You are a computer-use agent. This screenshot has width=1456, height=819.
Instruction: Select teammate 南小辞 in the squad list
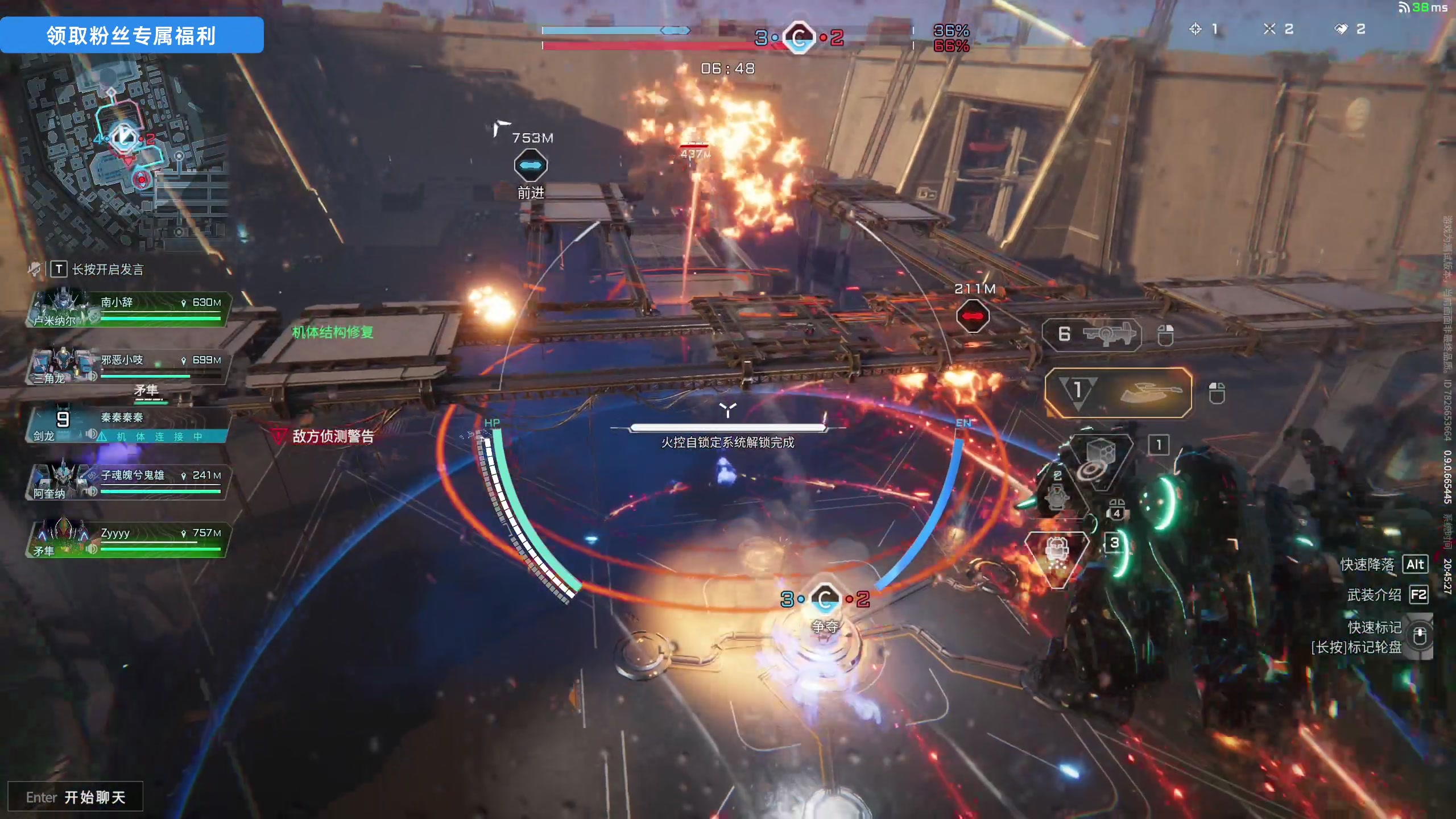(128, 309)
